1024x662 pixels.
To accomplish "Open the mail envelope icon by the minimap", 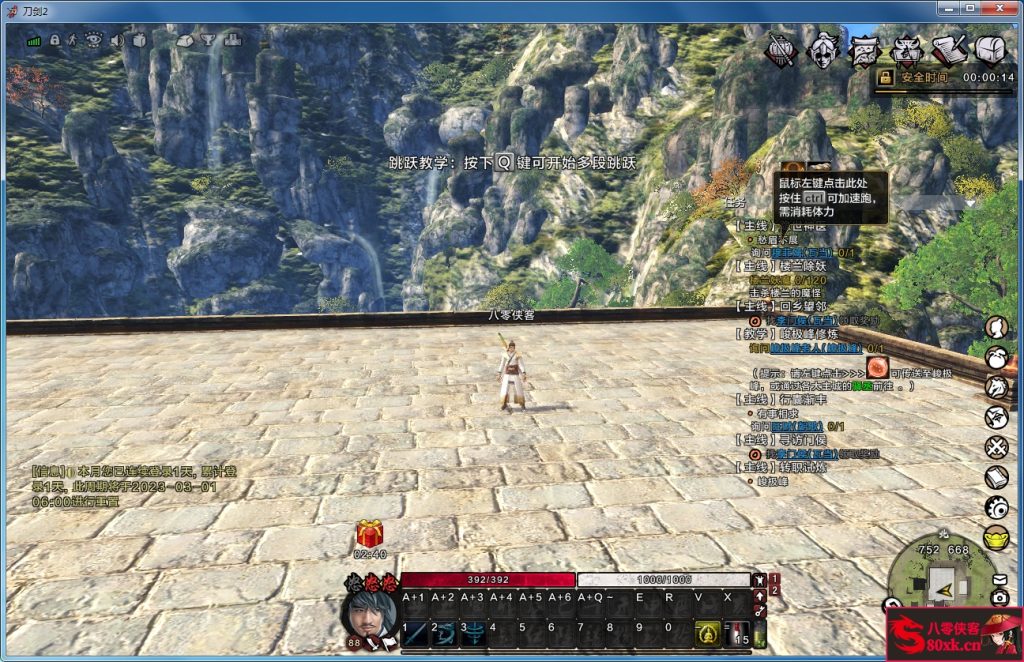I will (999, 579).
